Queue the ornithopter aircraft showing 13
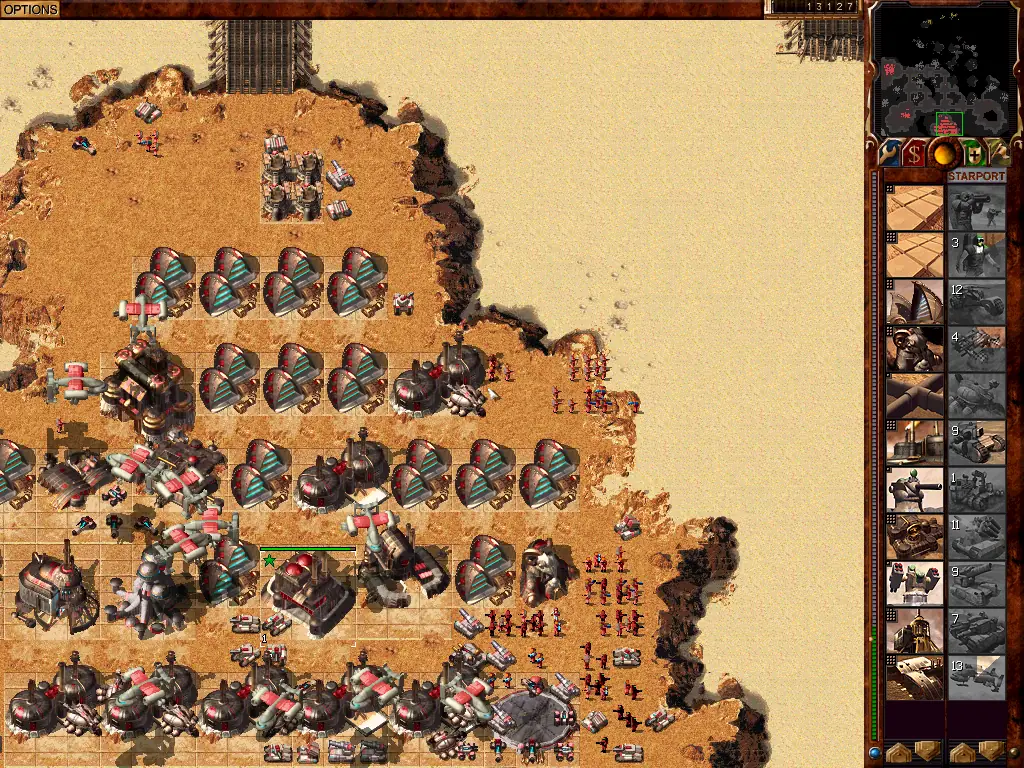This screenshot has width=1024, height=768. [x=976, y=677]
